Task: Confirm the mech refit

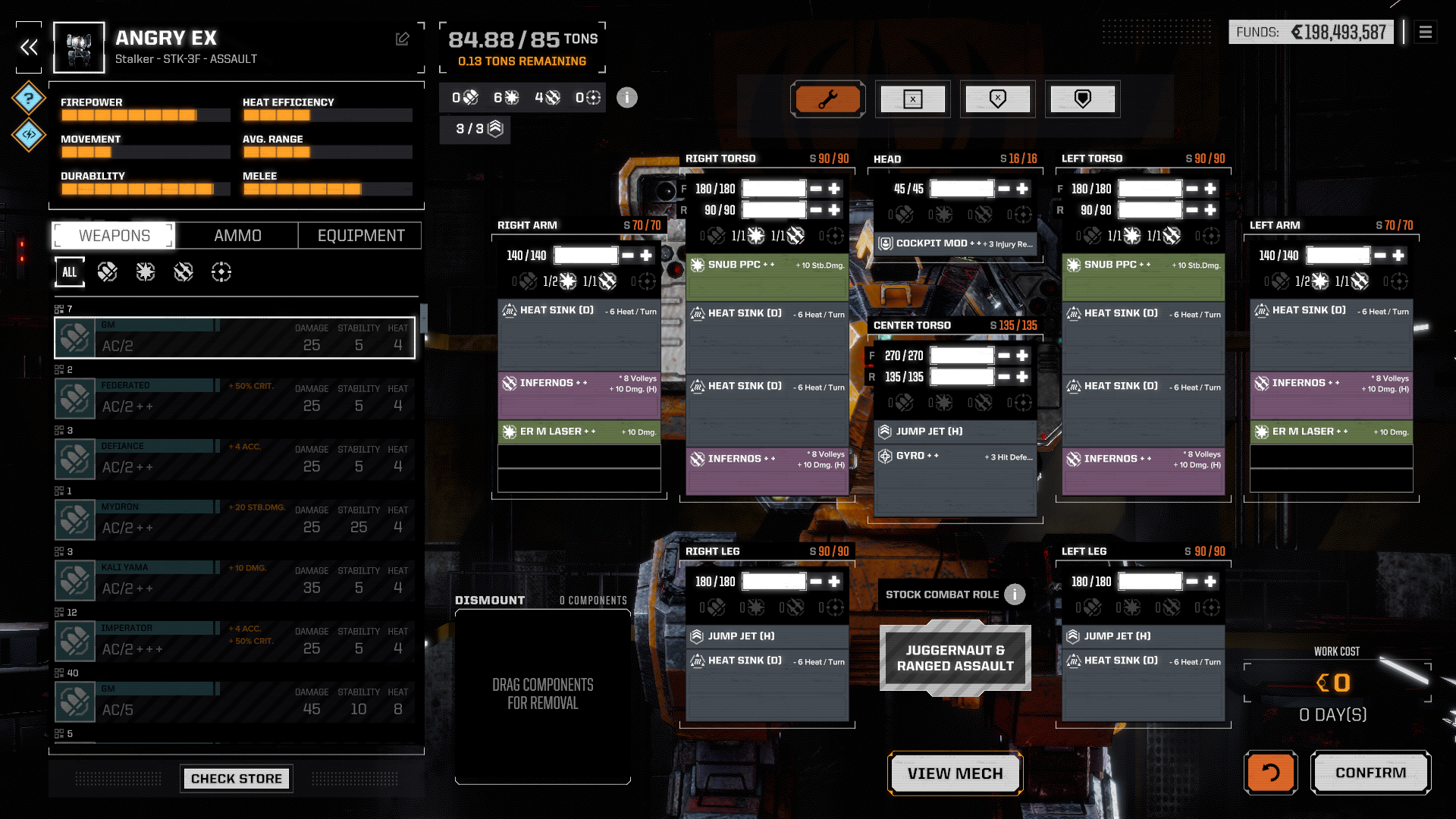Action: [x=1370, y=773]
